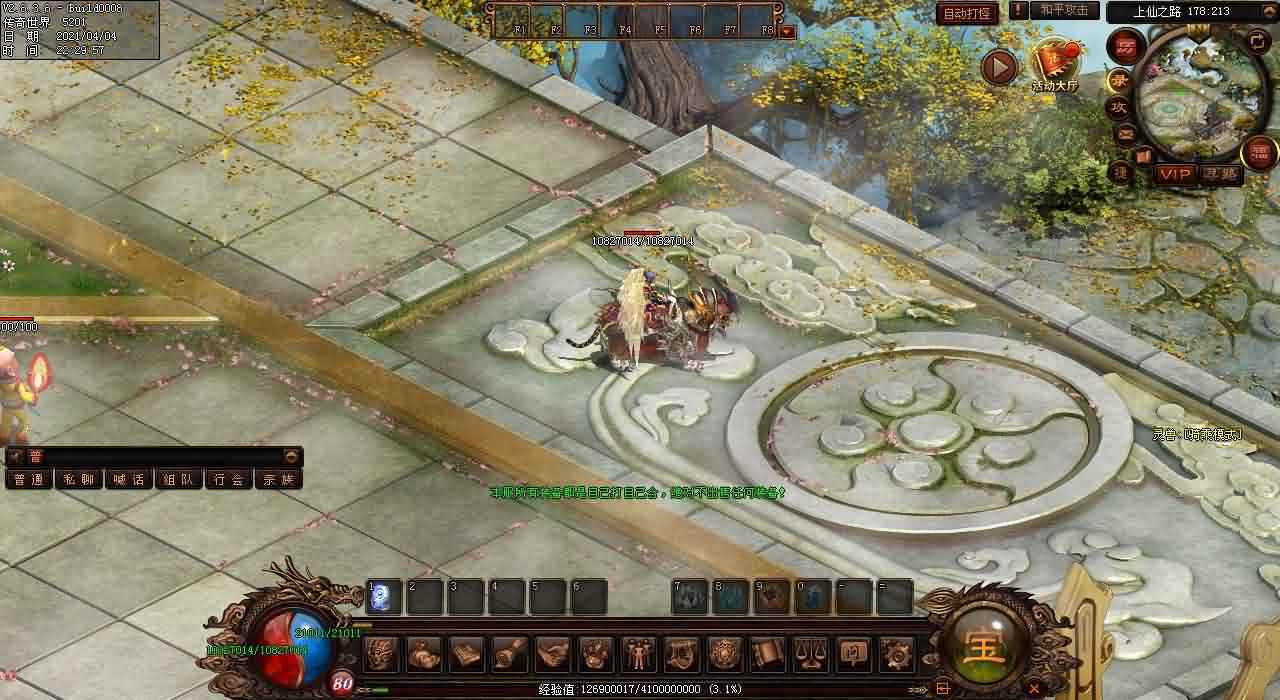Open the handshake trade icon
Image resolution: width=1280 pixels, height=700 pixels.
[552, 654]
